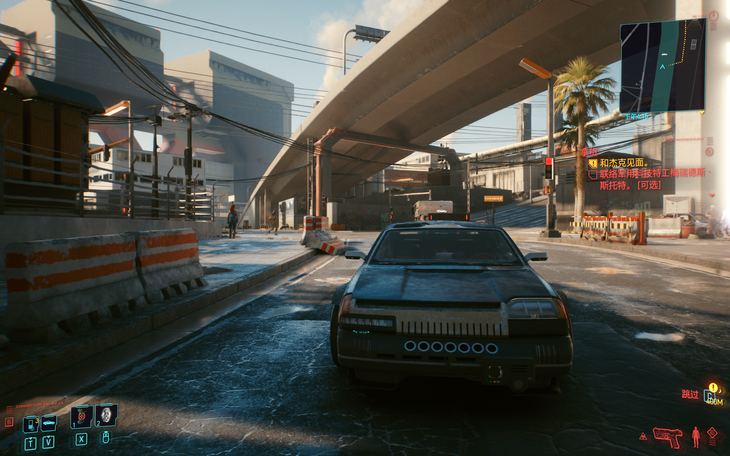Select the grenade gadget in slot 2
Screen dimensions: 730x456
pos(105,415)
